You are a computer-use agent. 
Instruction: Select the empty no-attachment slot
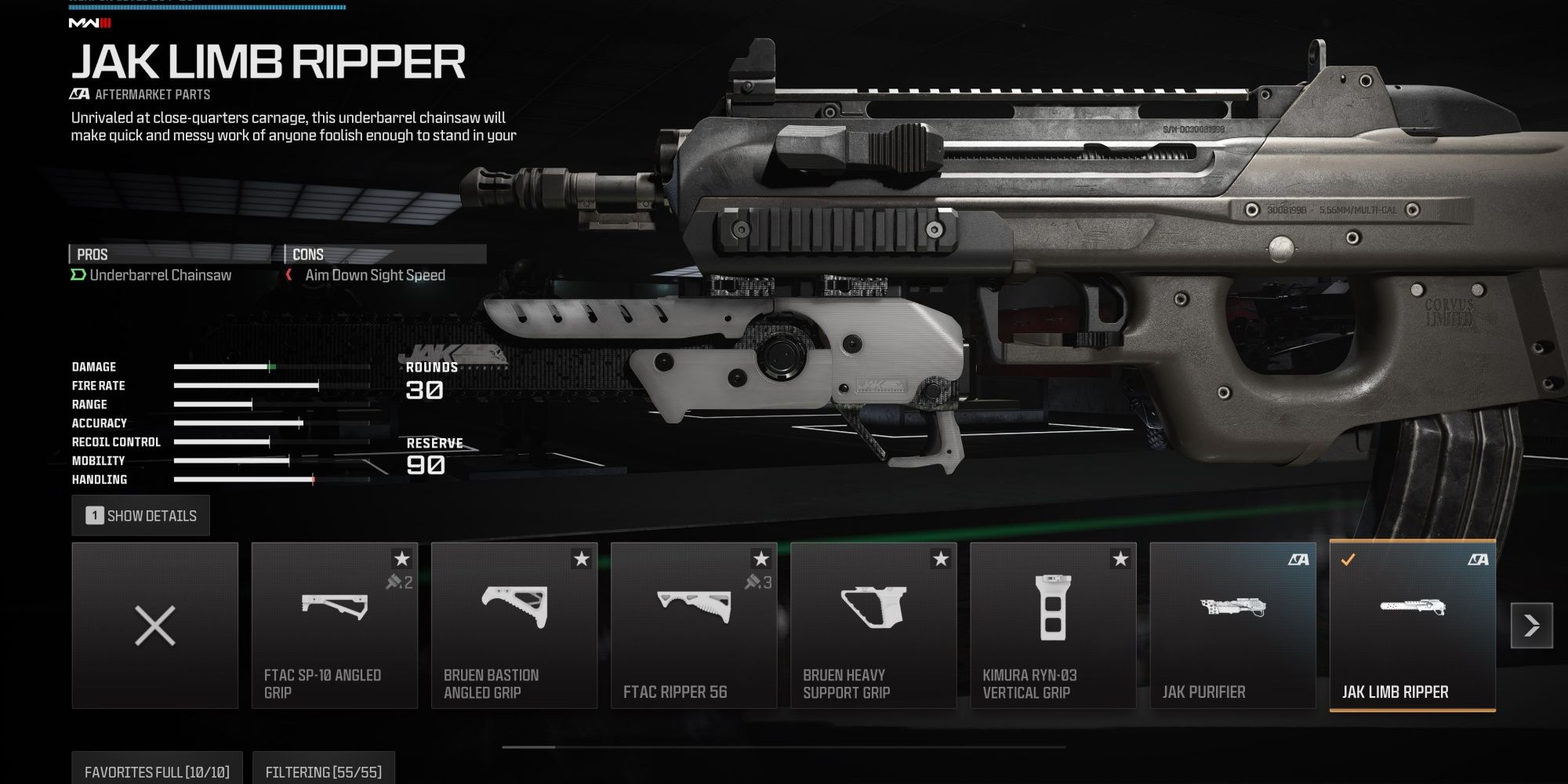[x=155, y=626]
